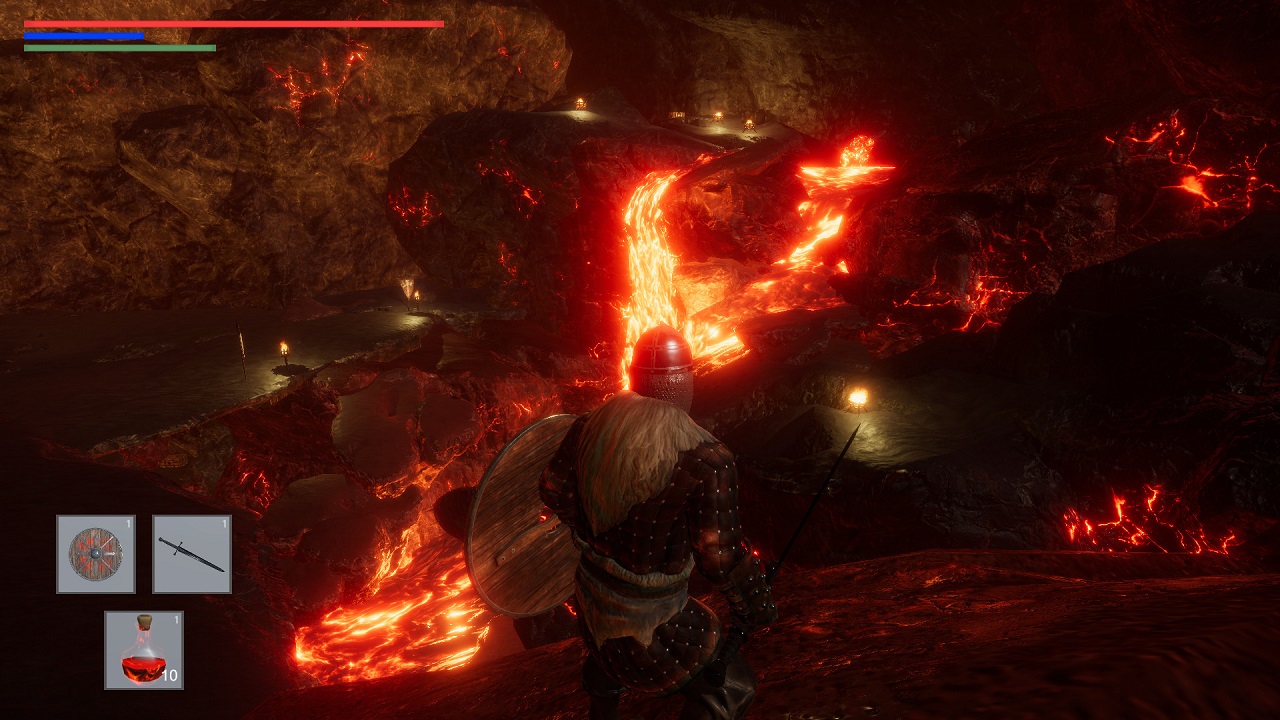The image size is (1280, 720).
Task: Choose the sword weapon slot
Action: (192, 554)
